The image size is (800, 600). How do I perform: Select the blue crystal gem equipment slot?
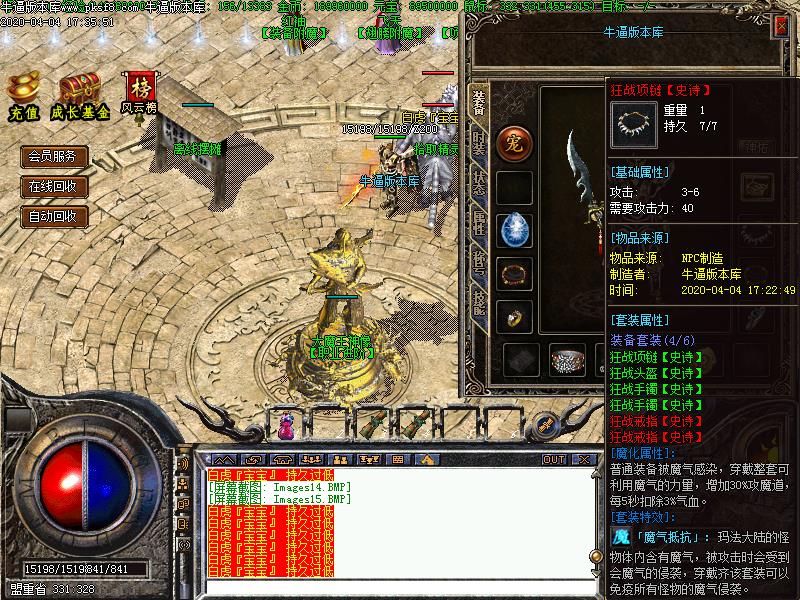pyautogui.click(x=515, y=229)
